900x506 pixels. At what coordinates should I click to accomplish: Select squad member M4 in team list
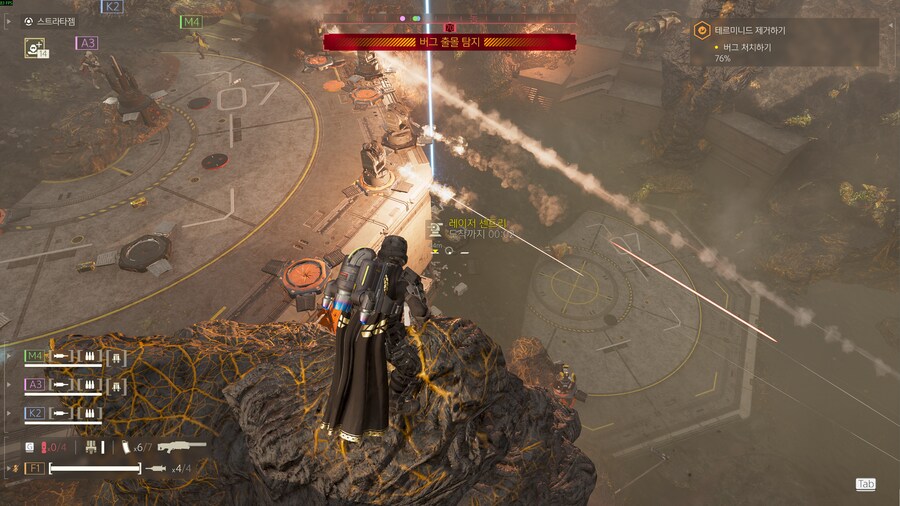pyautogui.click(x=35, y=356)
